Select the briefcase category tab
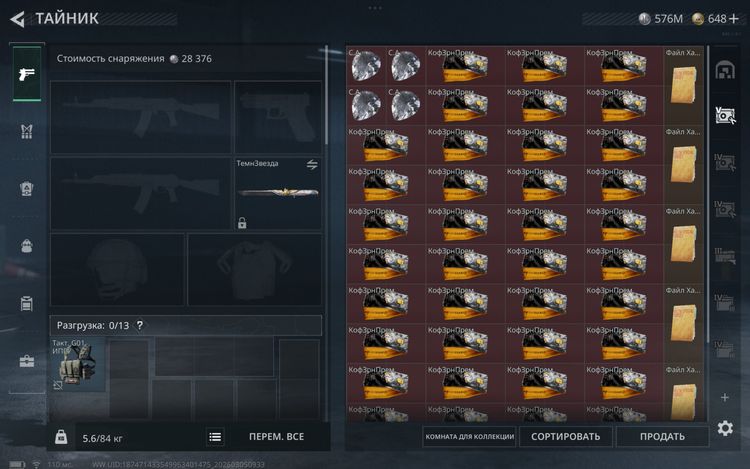The height and width of the screenshot is (469, 750). [26, 361]
